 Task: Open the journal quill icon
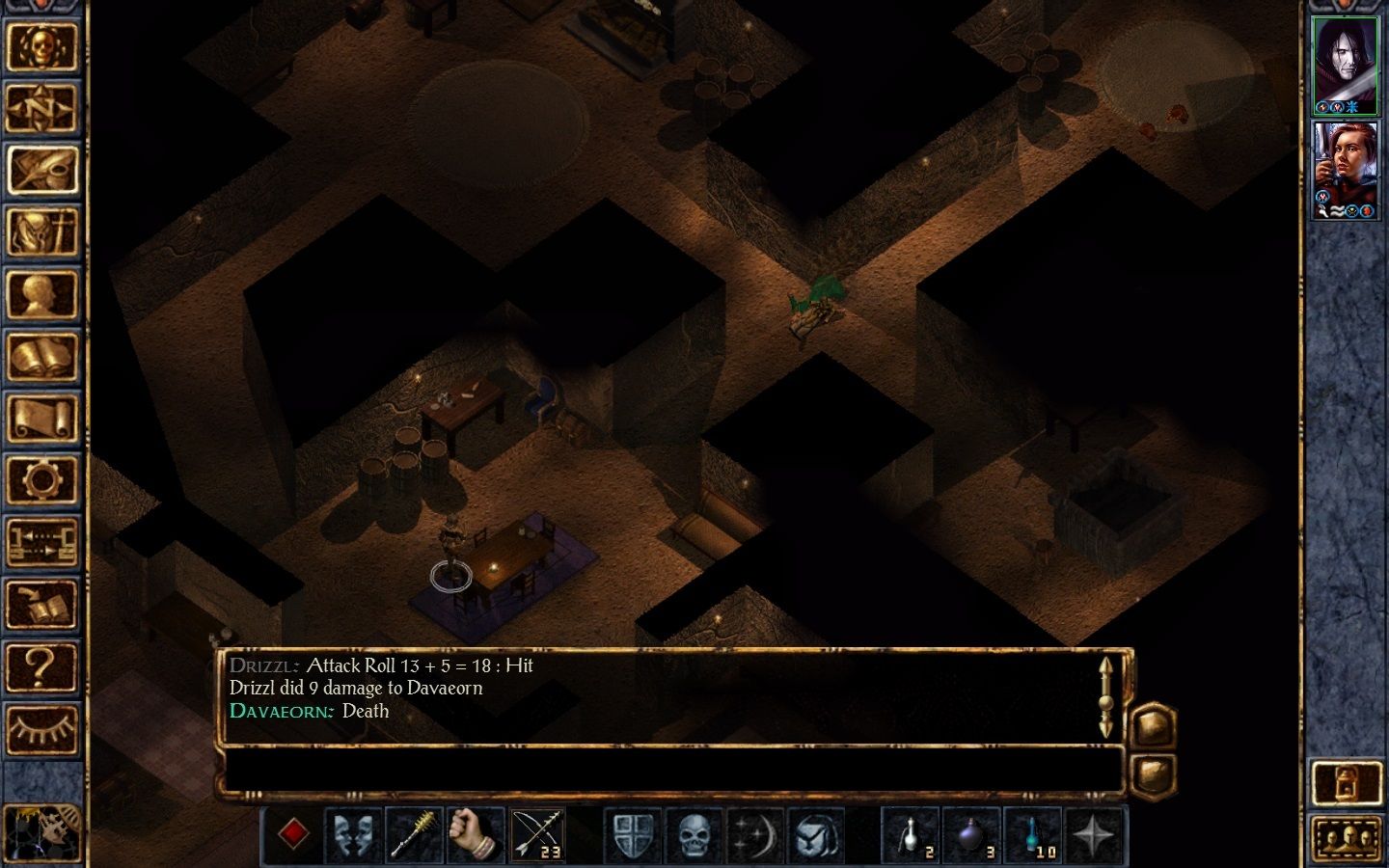(45, 170)
